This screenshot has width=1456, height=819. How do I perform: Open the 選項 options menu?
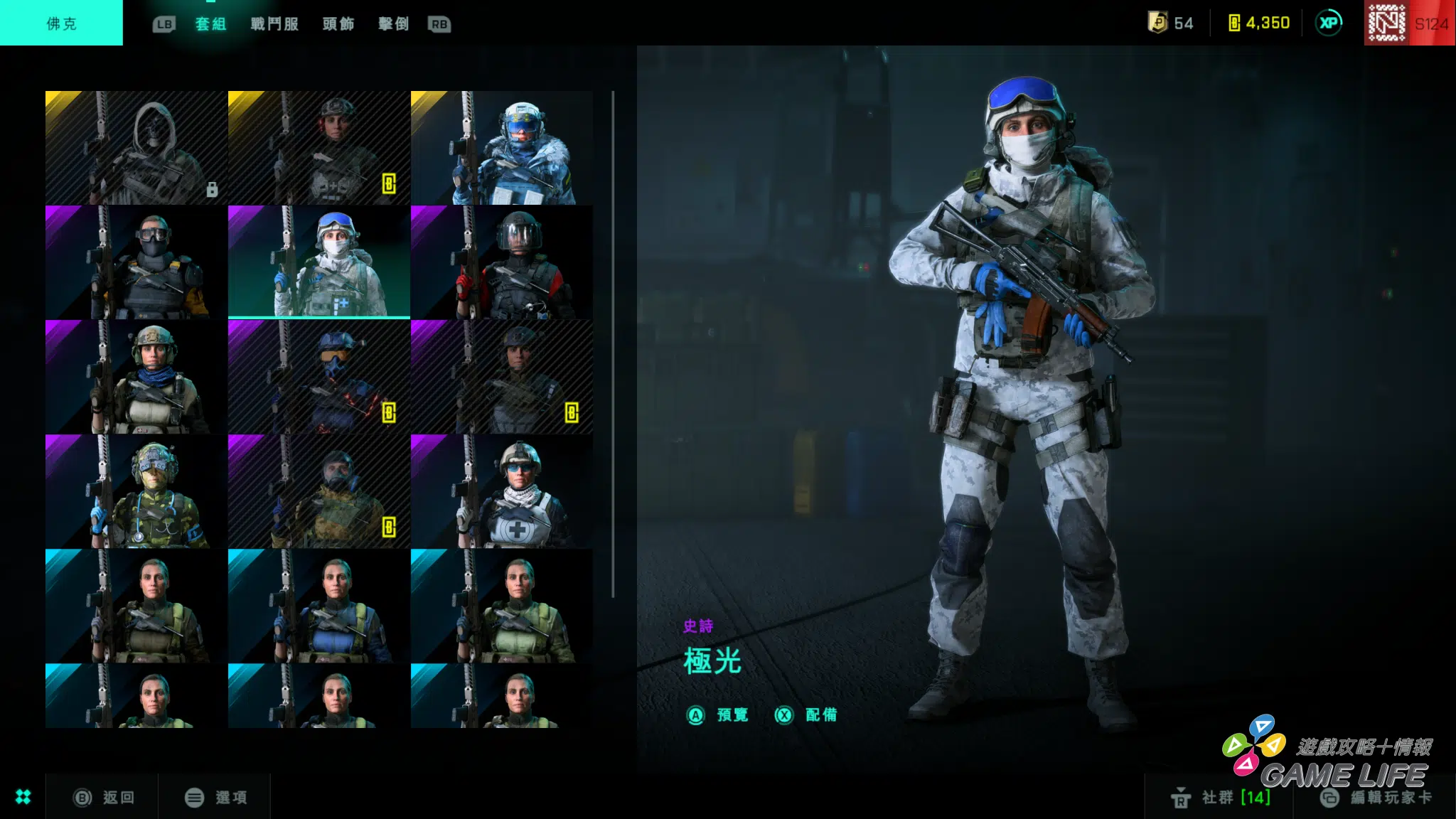pyautogui.click(x=216, y=798)
